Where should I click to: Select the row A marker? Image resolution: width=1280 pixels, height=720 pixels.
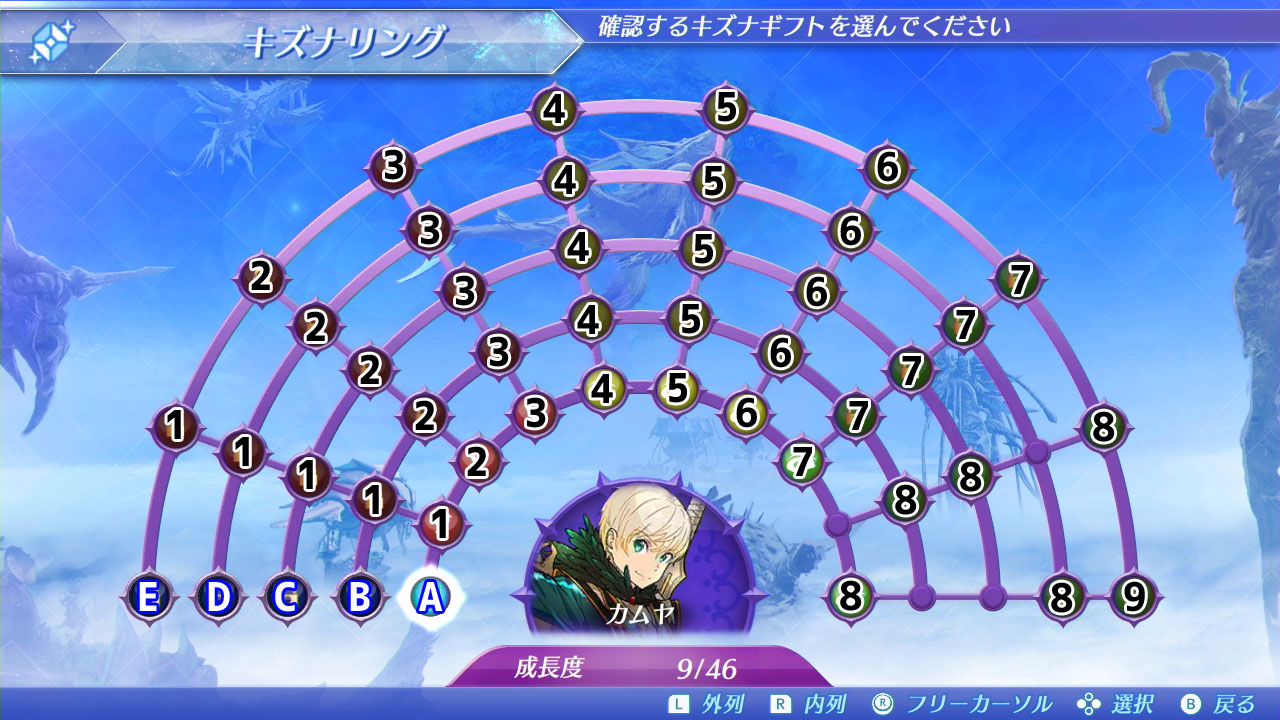point(430,597)
